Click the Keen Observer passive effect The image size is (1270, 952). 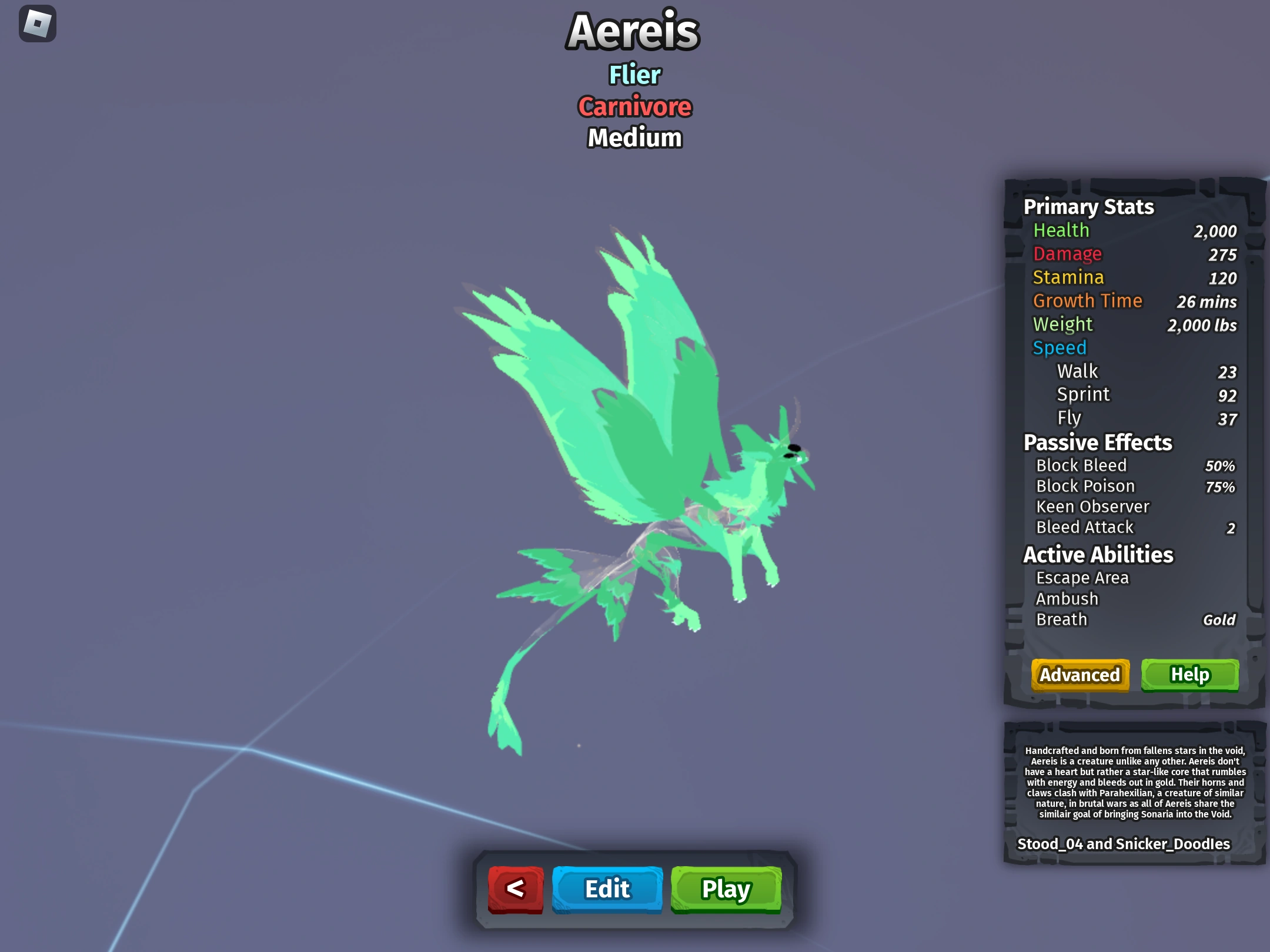1092,506
